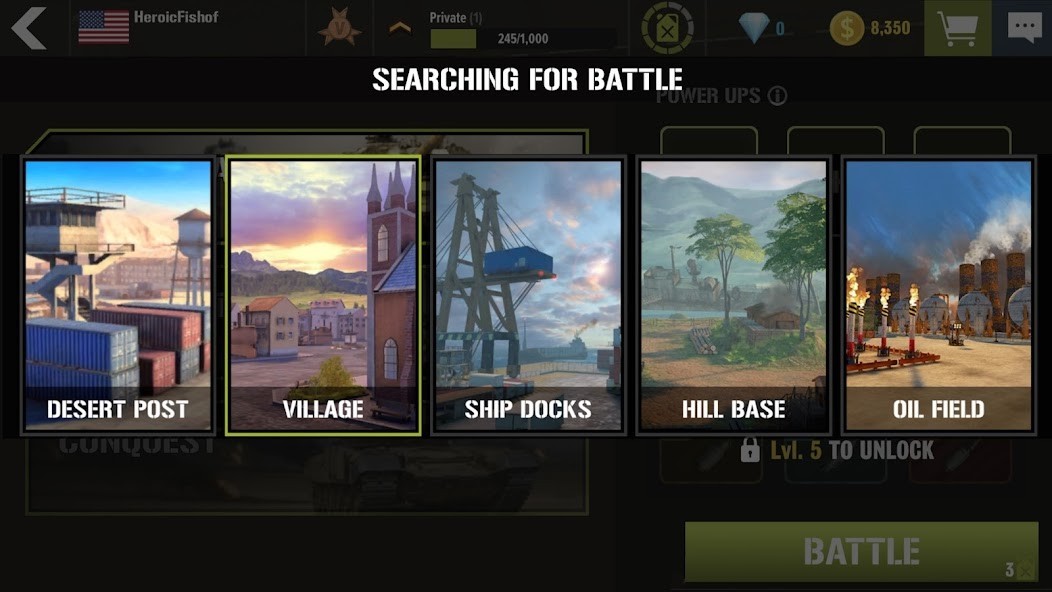Go back with the arrow button
The image size is (1052, 592).
tap(29, 28)
